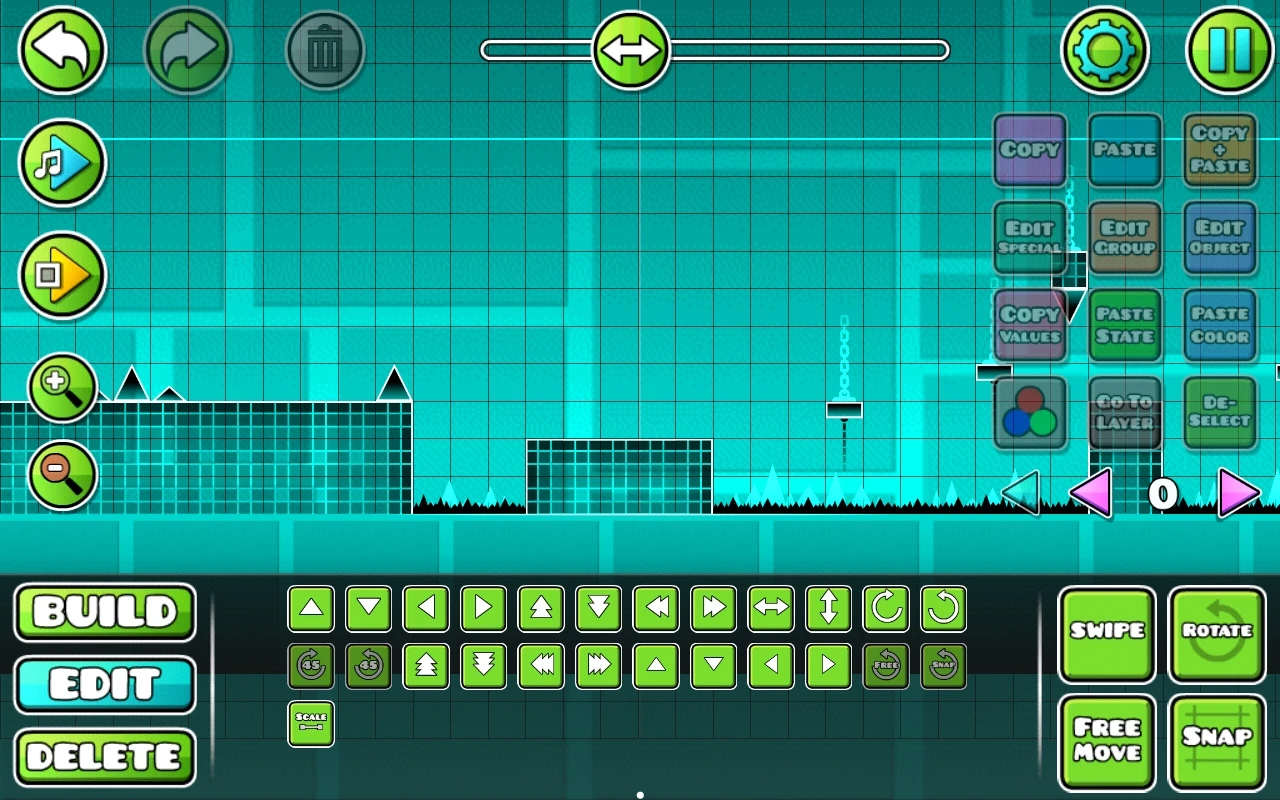Open the editor settings gear

point(1105,50)
